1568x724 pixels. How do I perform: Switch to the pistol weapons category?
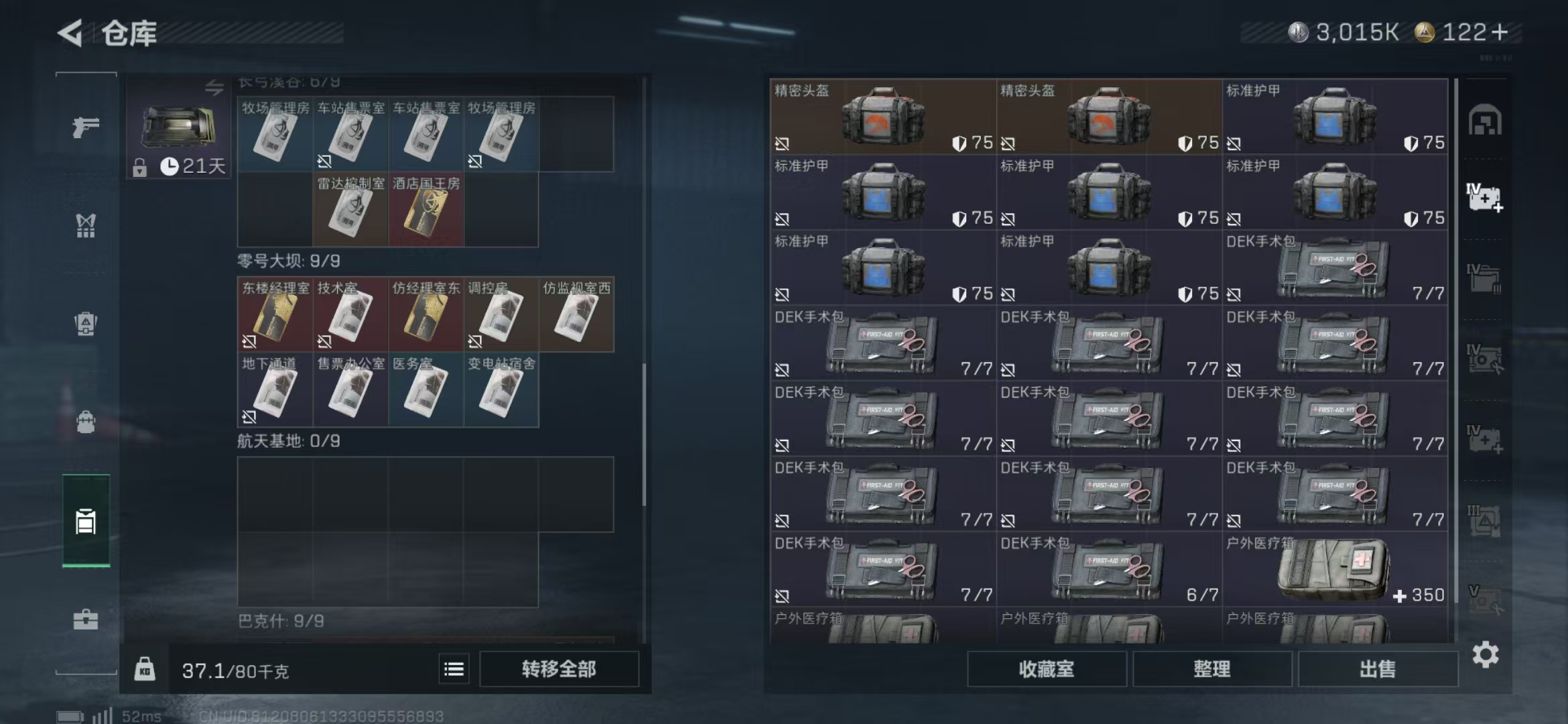86,127
